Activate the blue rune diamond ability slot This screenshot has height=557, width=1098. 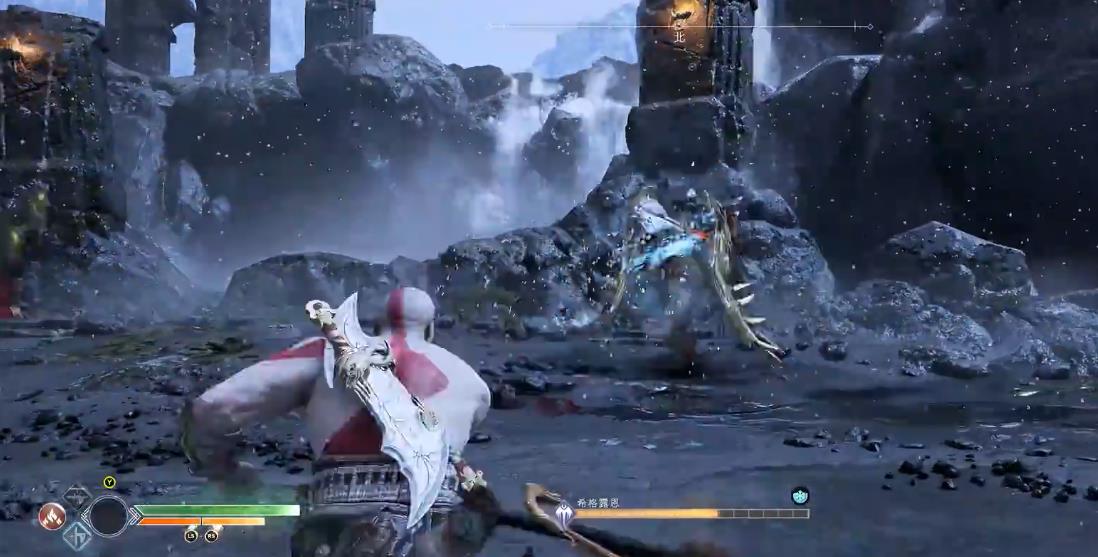(x=78, y=537)
